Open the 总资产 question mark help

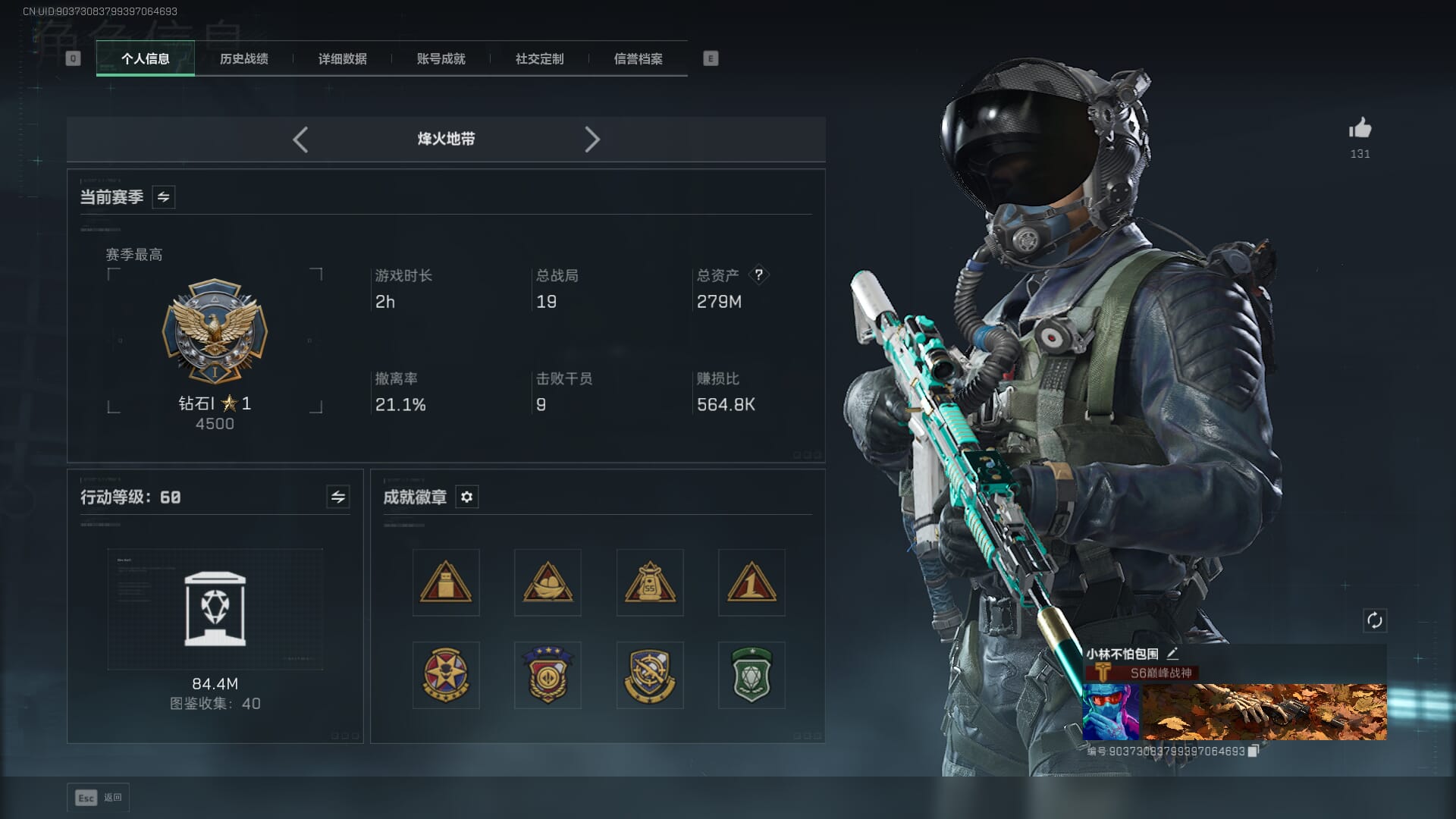758,275
